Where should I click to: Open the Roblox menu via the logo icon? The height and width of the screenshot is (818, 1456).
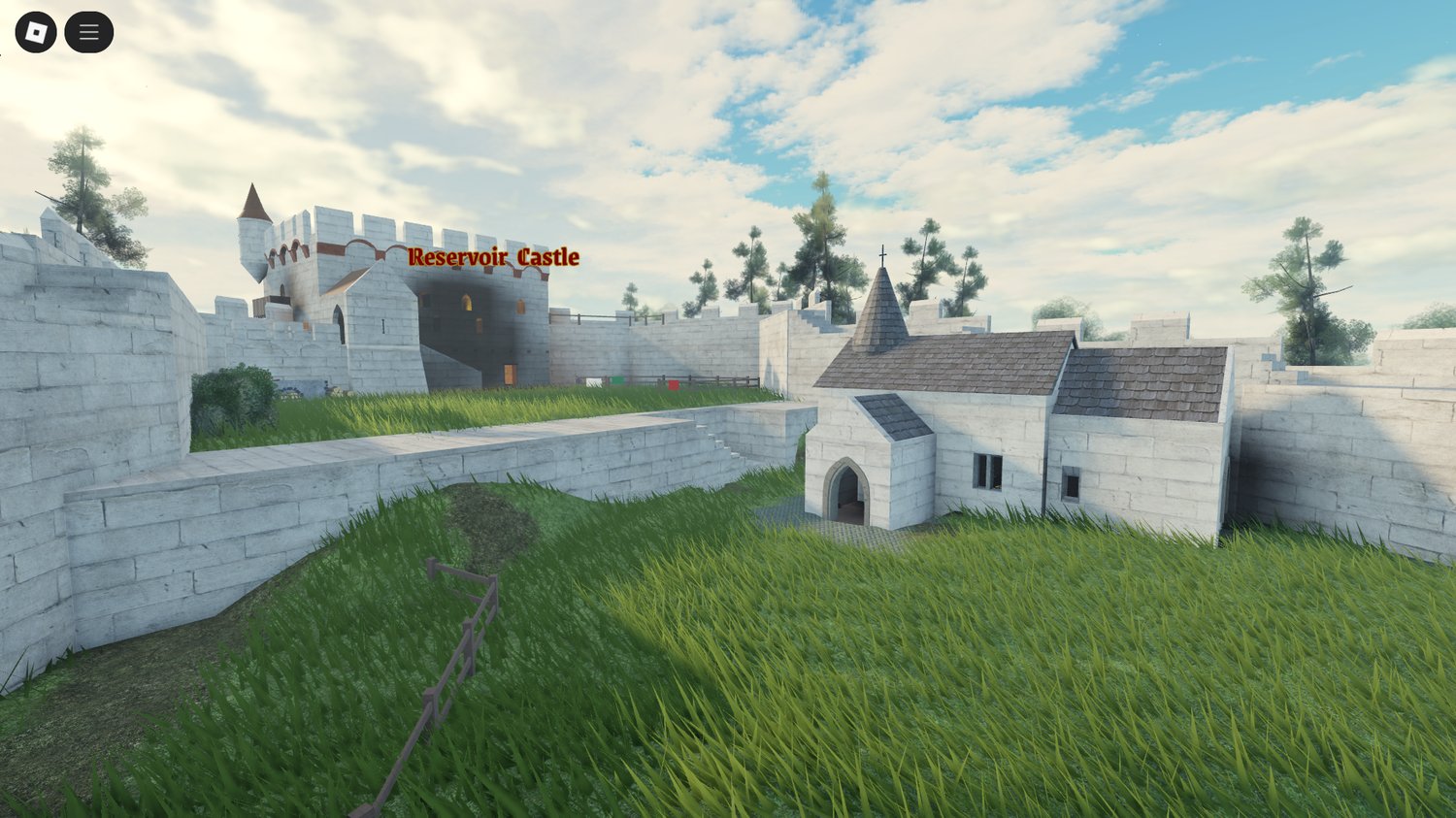(x=37, y=30)
